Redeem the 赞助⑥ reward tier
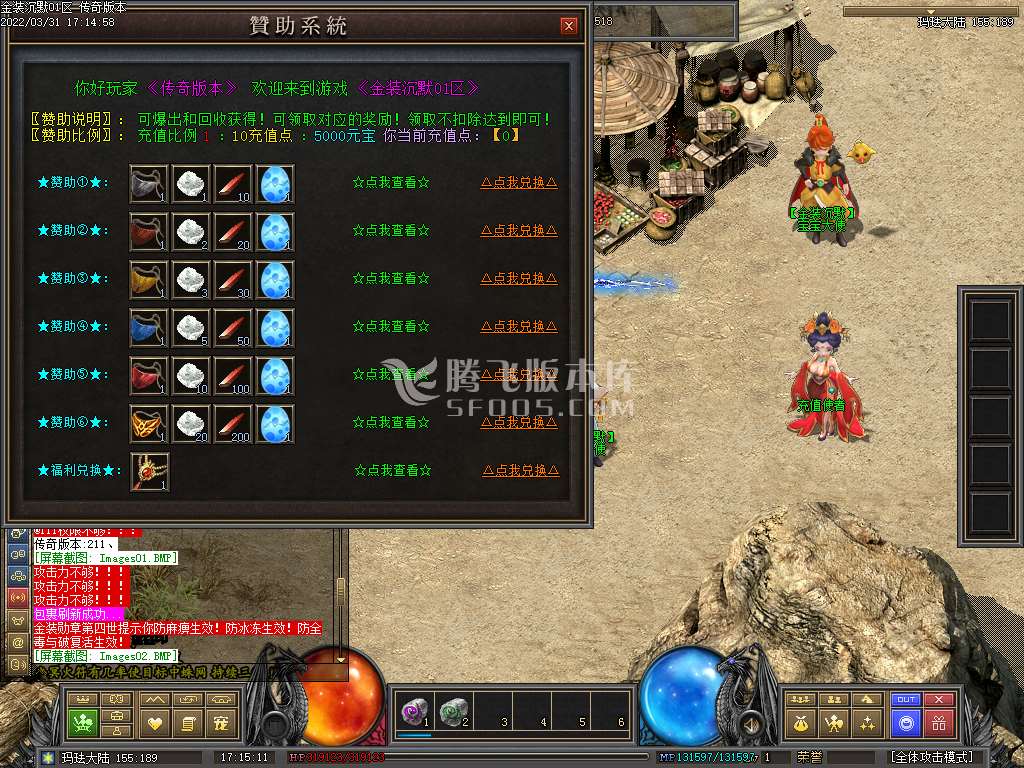The image size is (1024, 768). click(519, 423)
